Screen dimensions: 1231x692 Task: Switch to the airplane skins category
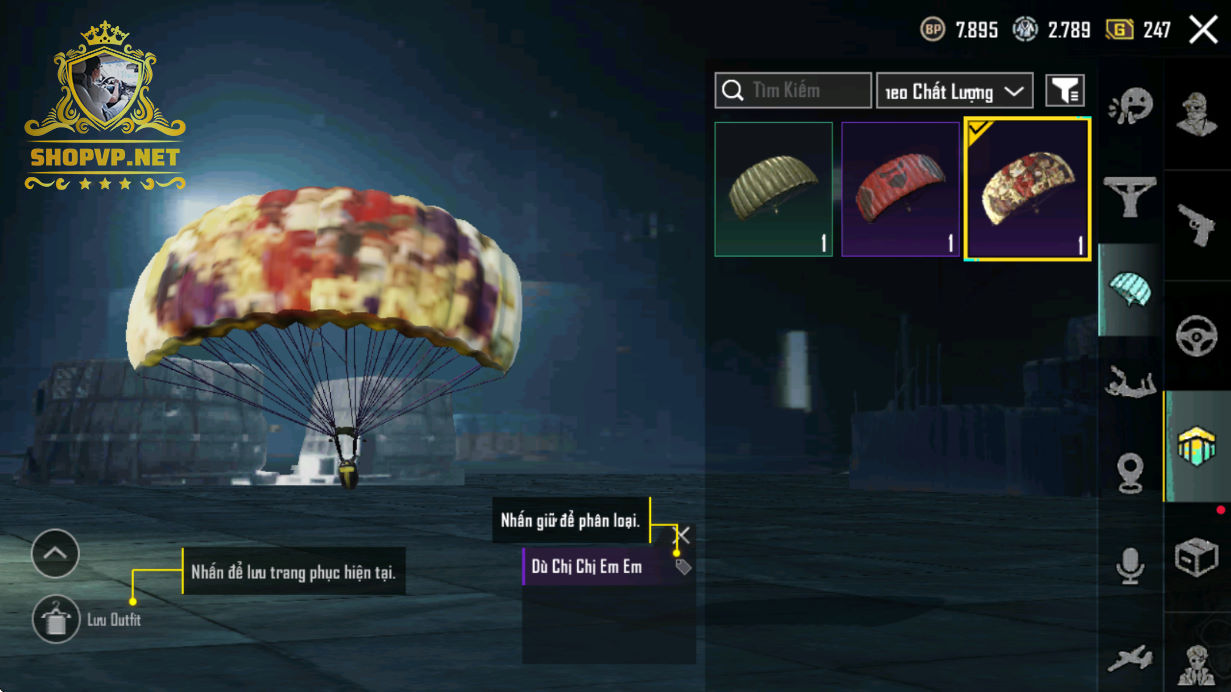1130,659
